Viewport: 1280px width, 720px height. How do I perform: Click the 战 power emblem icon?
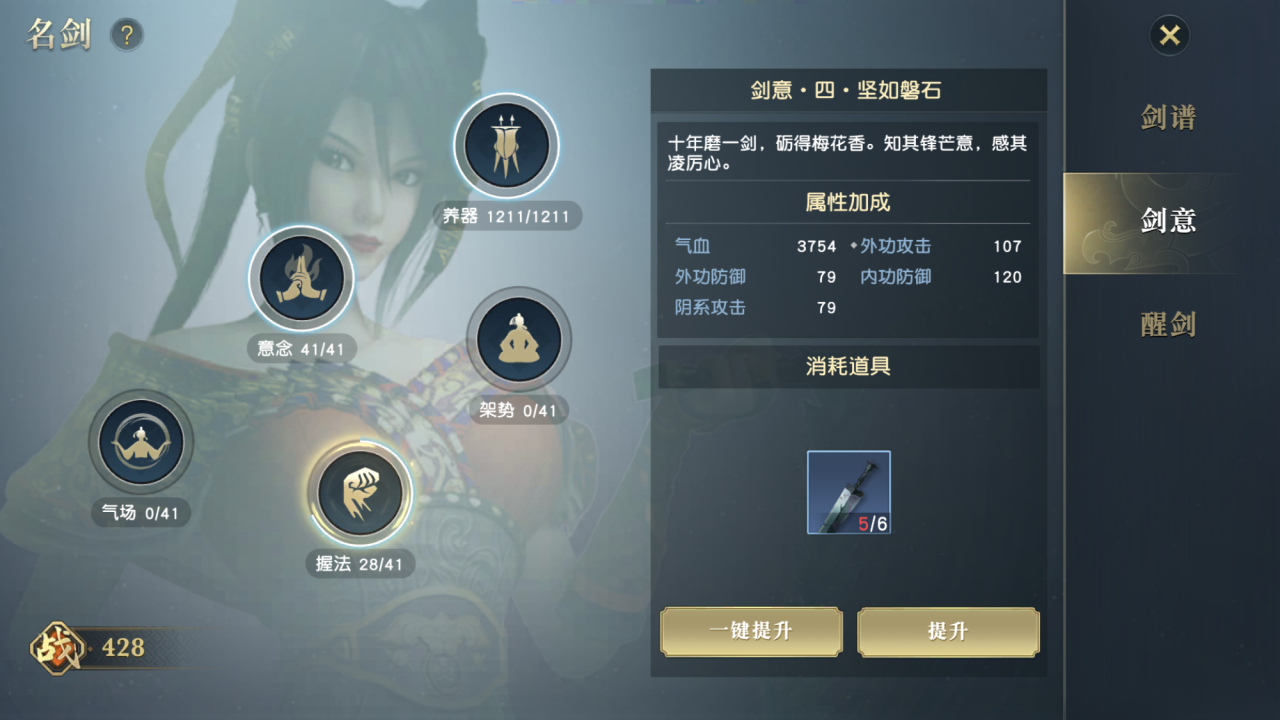(x=58, y=647)
